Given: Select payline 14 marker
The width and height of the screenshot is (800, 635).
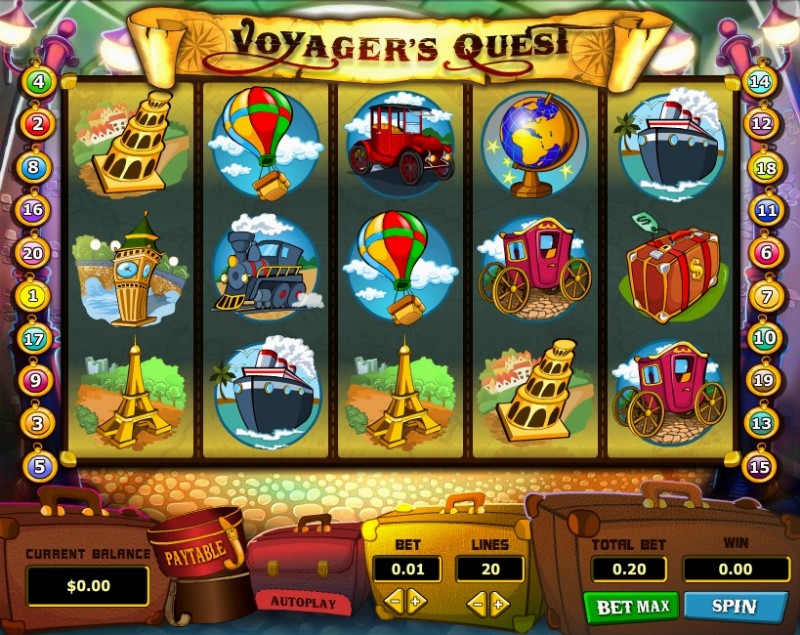Looking at the screenshot, I should click(x=761, y=82).
